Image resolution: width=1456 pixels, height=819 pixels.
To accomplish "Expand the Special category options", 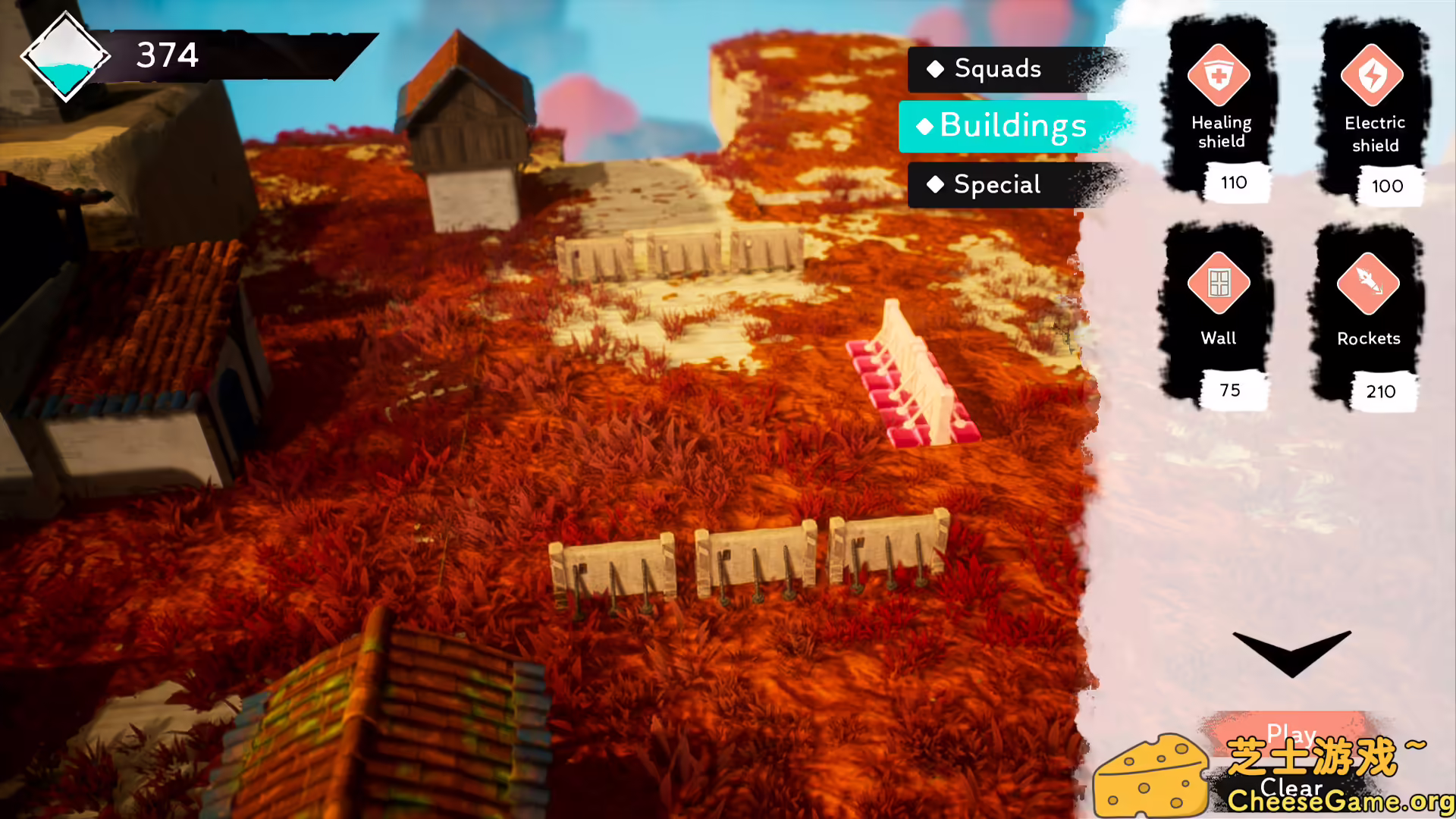I will [996, 184].
